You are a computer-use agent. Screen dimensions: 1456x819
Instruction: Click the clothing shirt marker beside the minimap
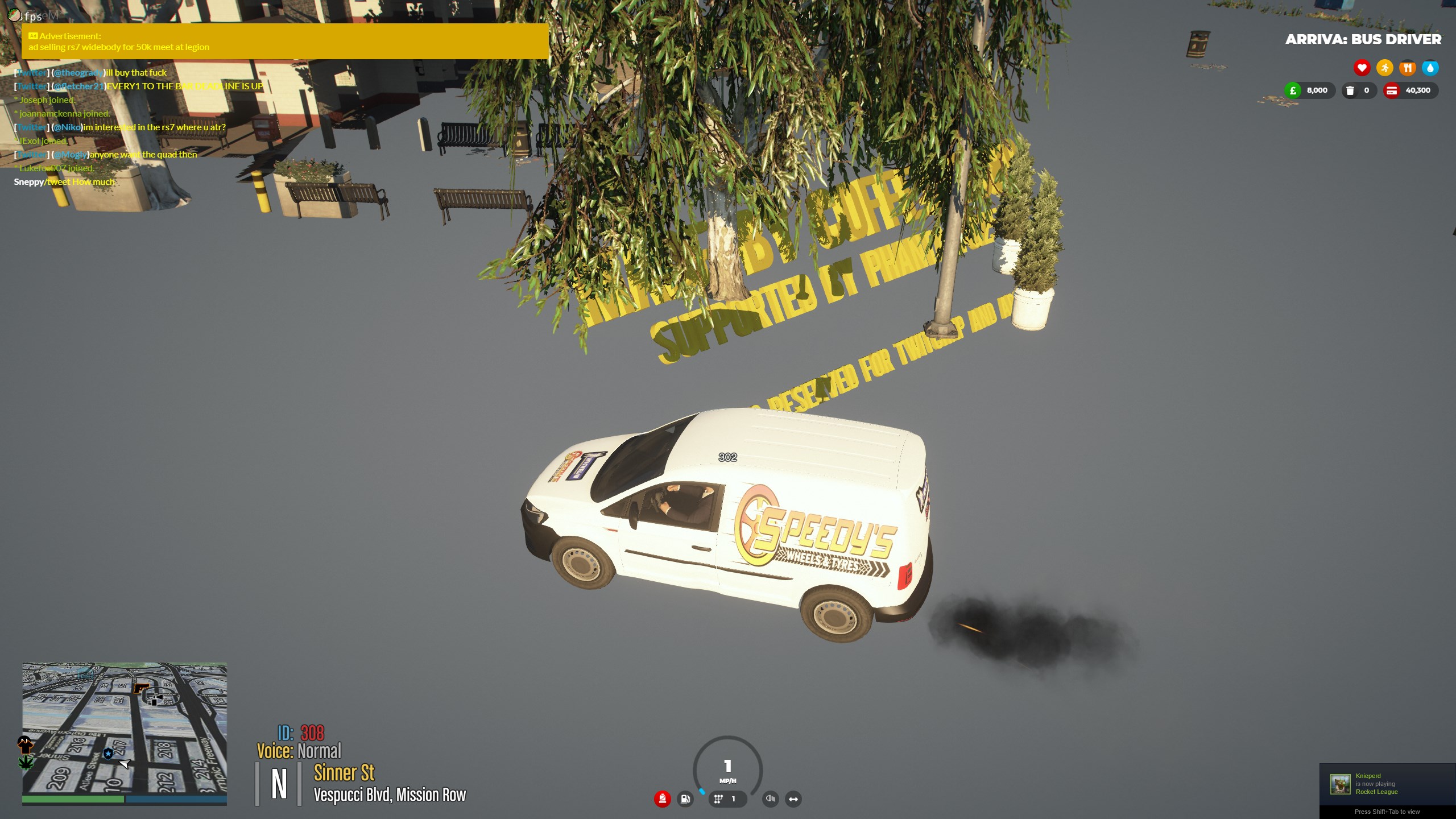tap(25, 743)
